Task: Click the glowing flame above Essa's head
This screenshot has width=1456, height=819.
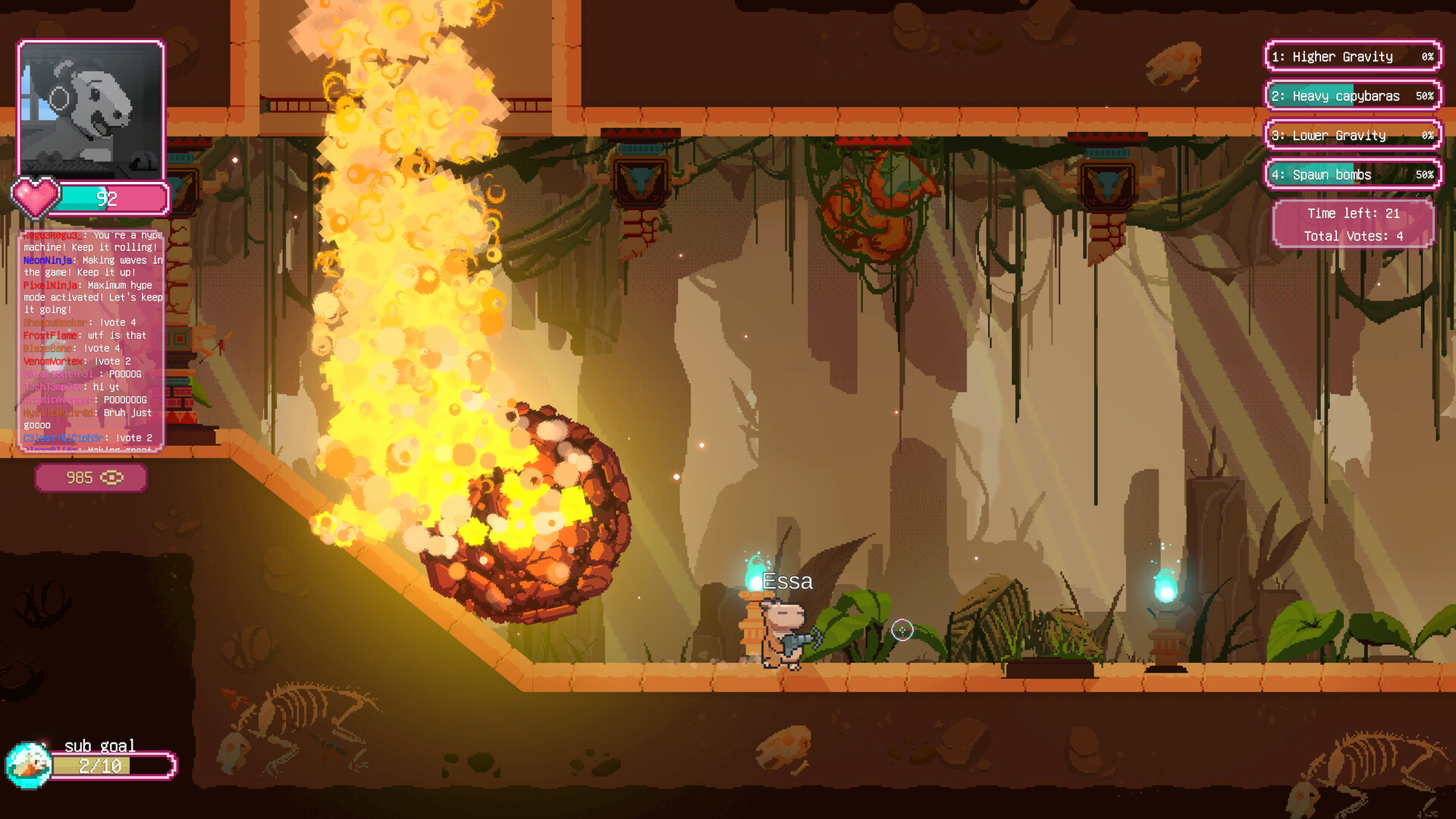Action: [753, 576]
